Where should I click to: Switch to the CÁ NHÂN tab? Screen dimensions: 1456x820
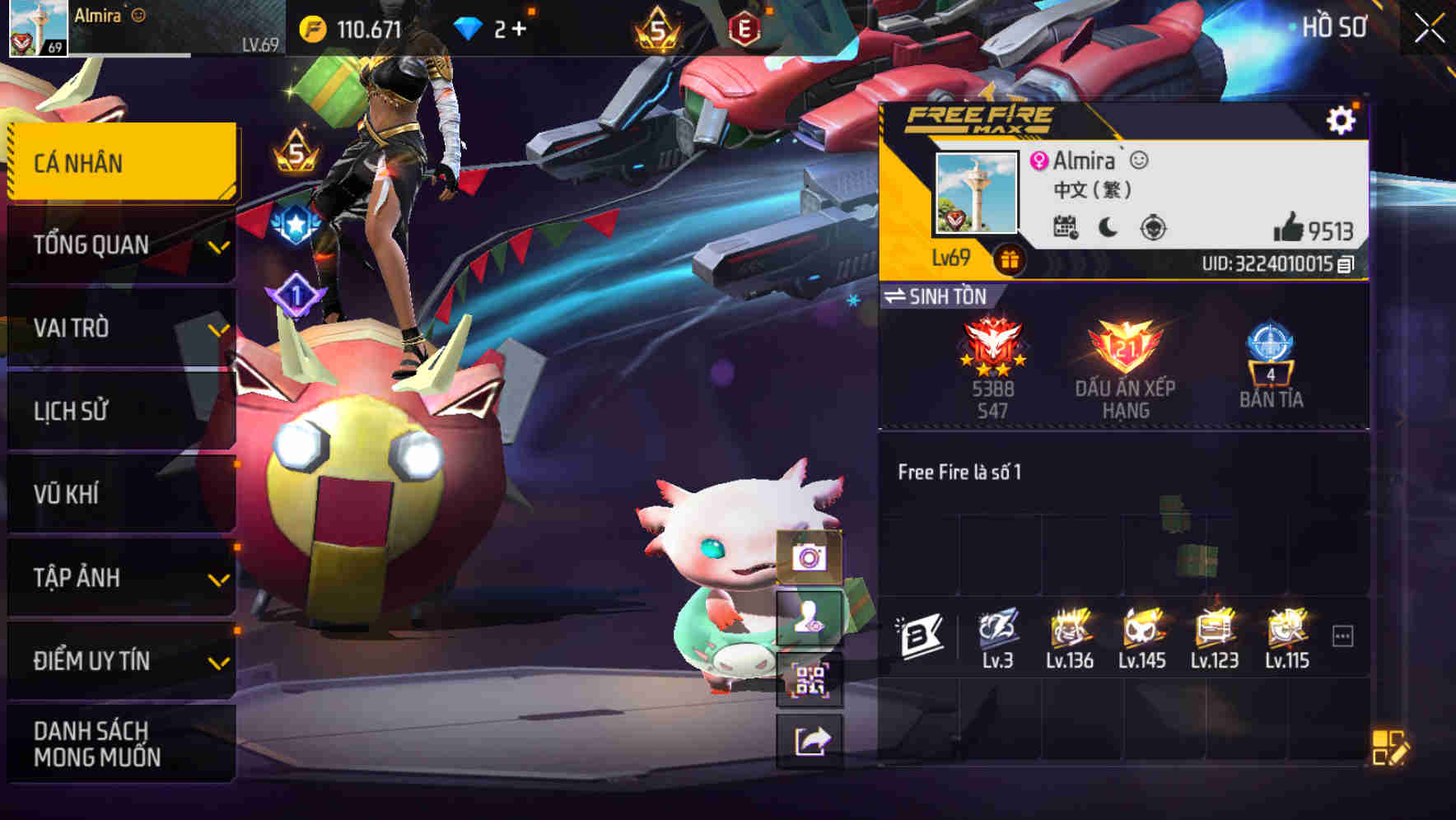coord(121,162)
